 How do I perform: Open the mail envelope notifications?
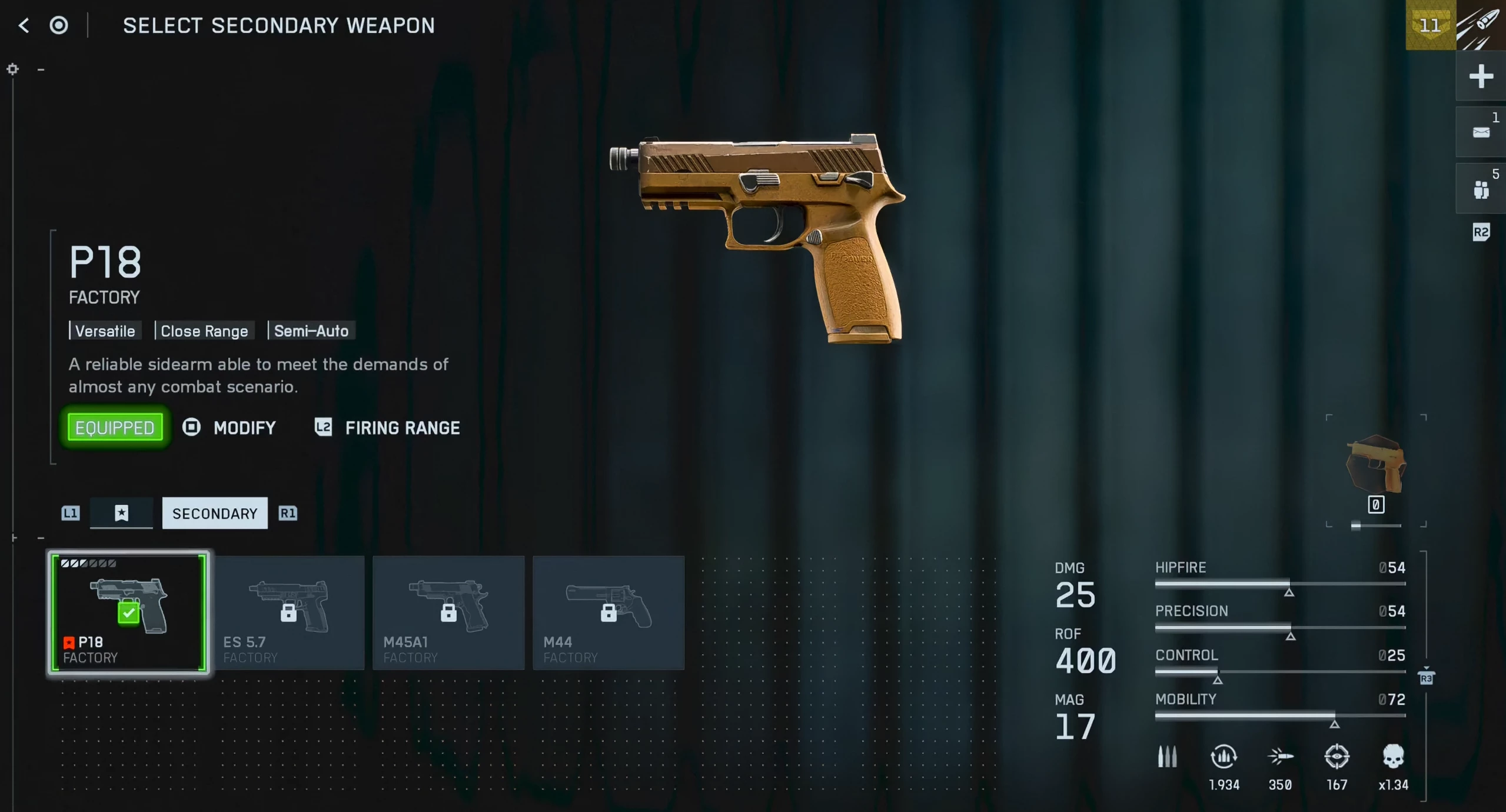click(x=1481, y=132)
